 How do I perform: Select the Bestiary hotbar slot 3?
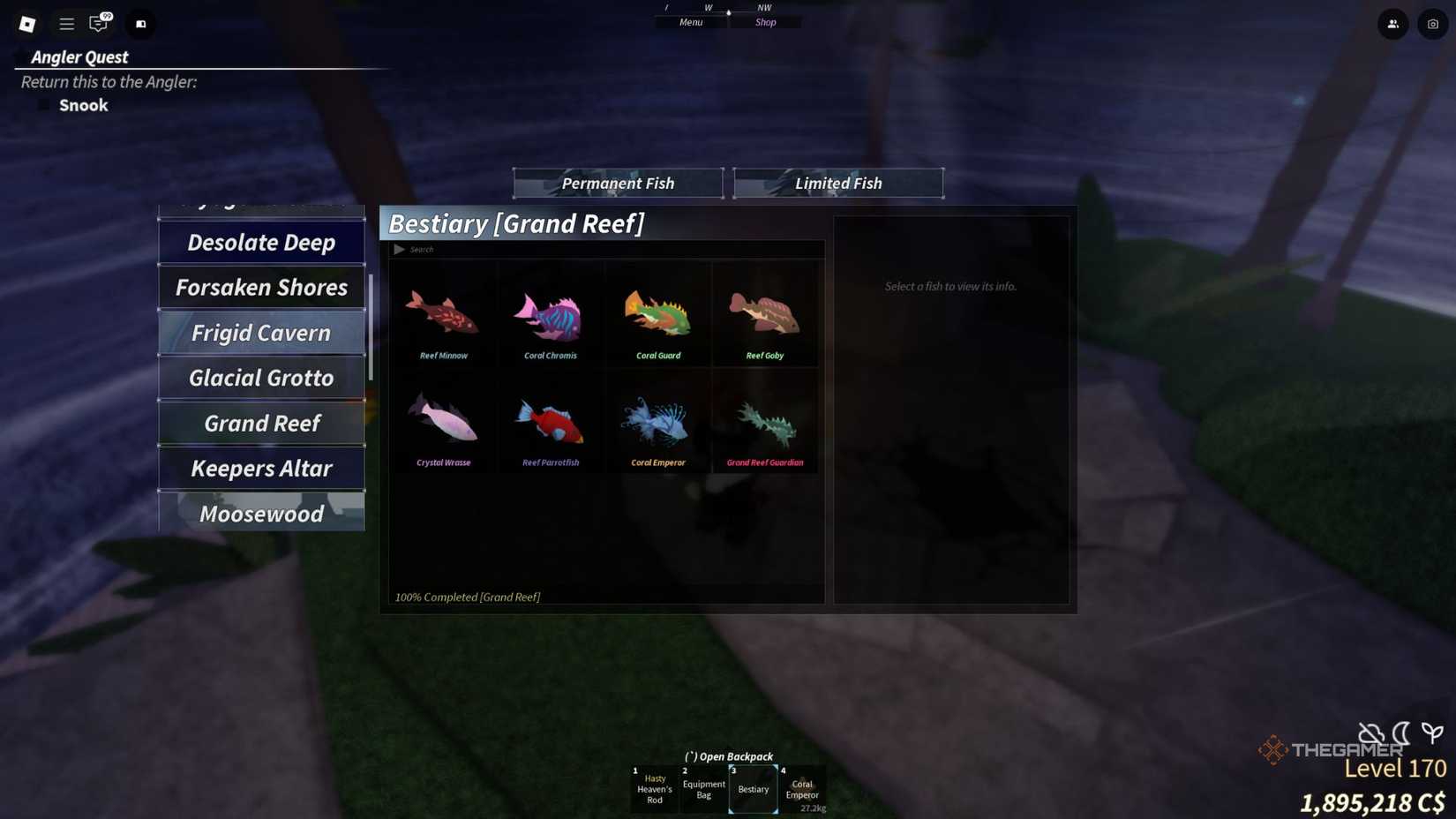pyautogui.click(x=753, y=788)
